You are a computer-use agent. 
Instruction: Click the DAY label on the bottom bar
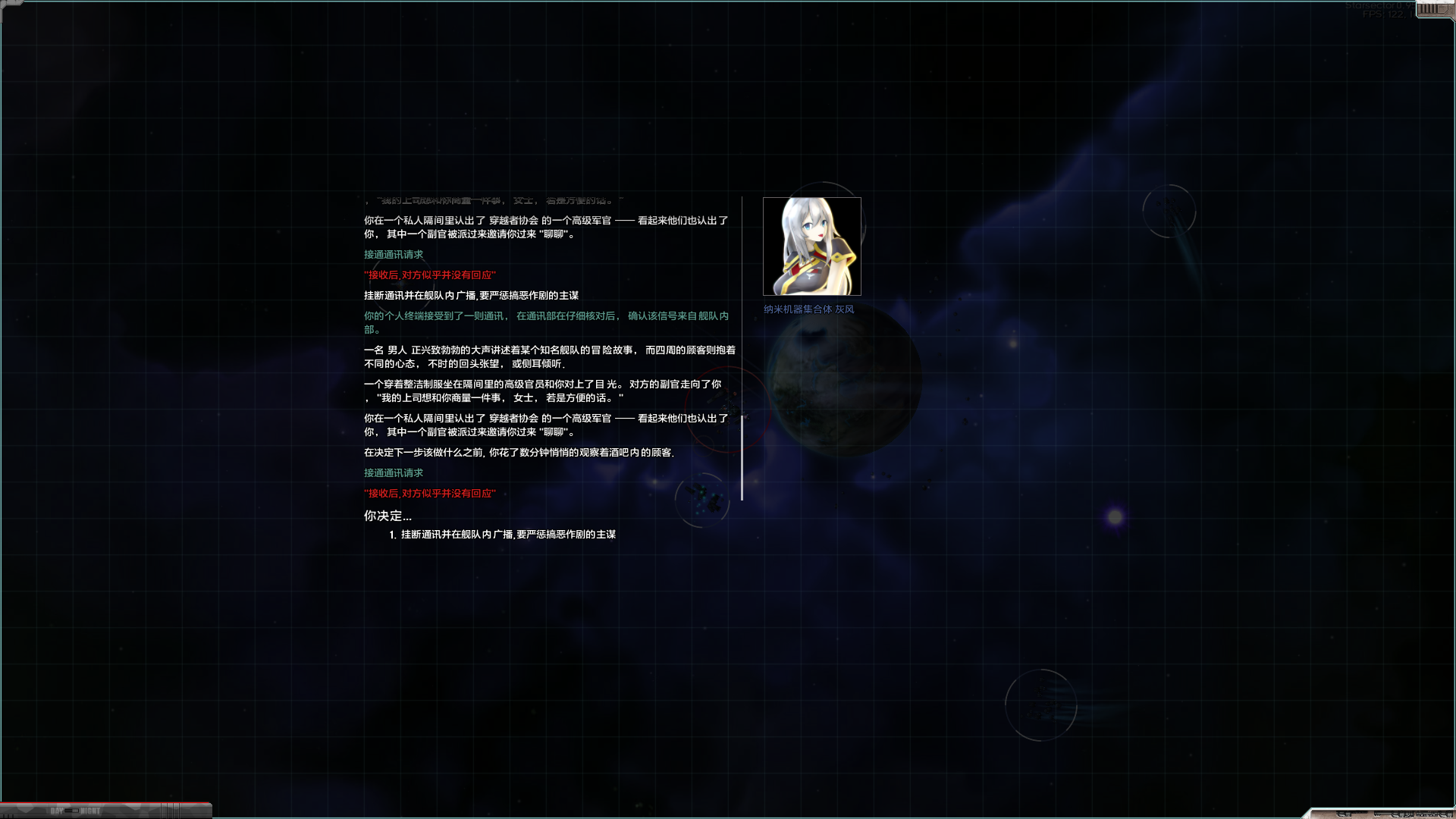[x=57, y=811]
